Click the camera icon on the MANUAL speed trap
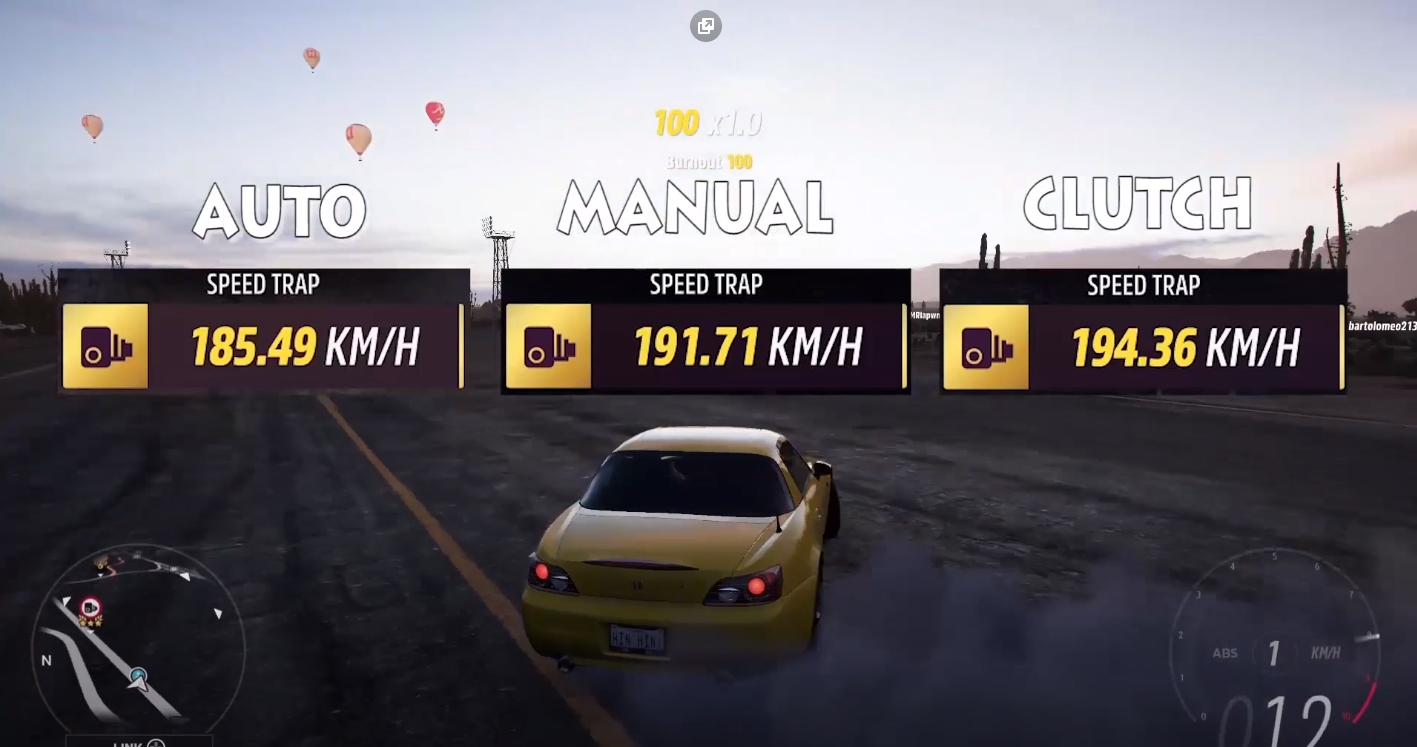Image resolution: width=1417 pixels, height=747 pixels. [550, 348]
